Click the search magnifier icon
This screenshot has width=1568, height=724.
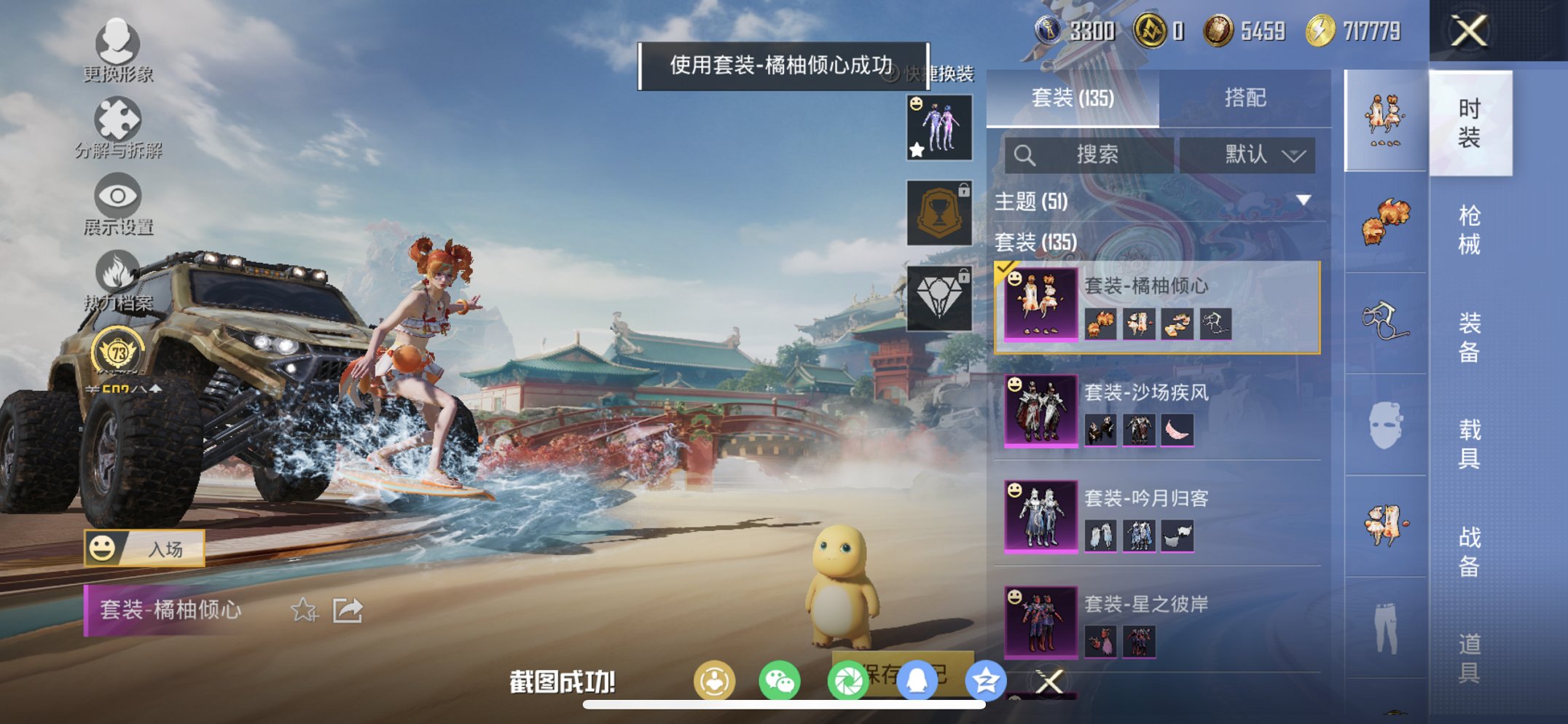tap(1026, 155)
